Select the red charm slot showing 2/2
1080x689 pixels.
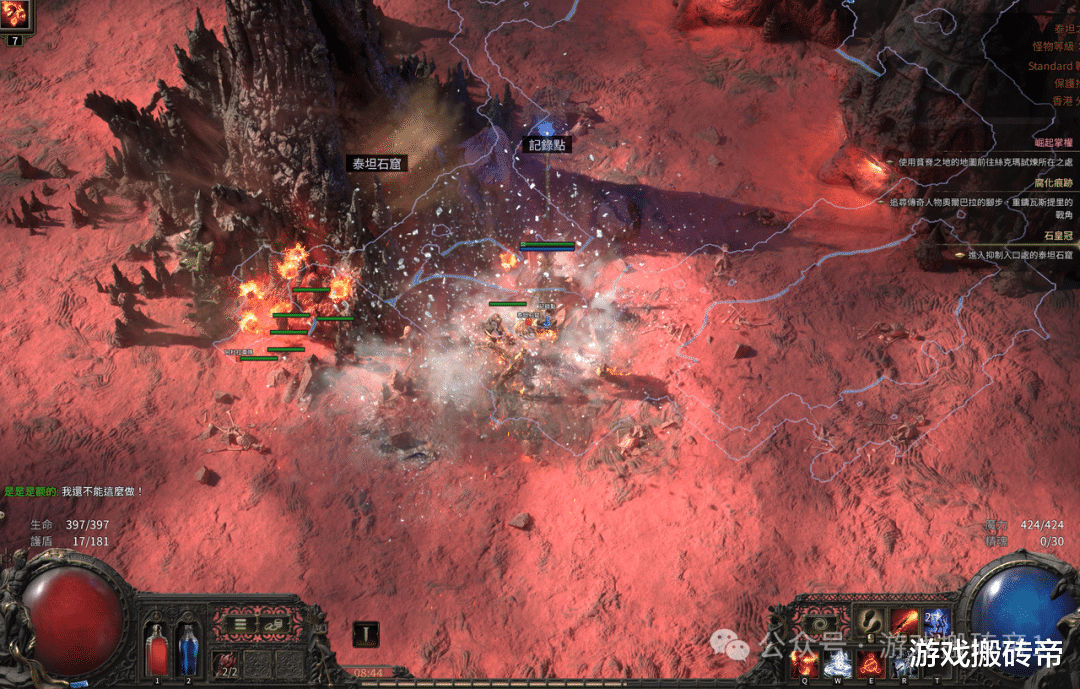click(x=227, y=661)
